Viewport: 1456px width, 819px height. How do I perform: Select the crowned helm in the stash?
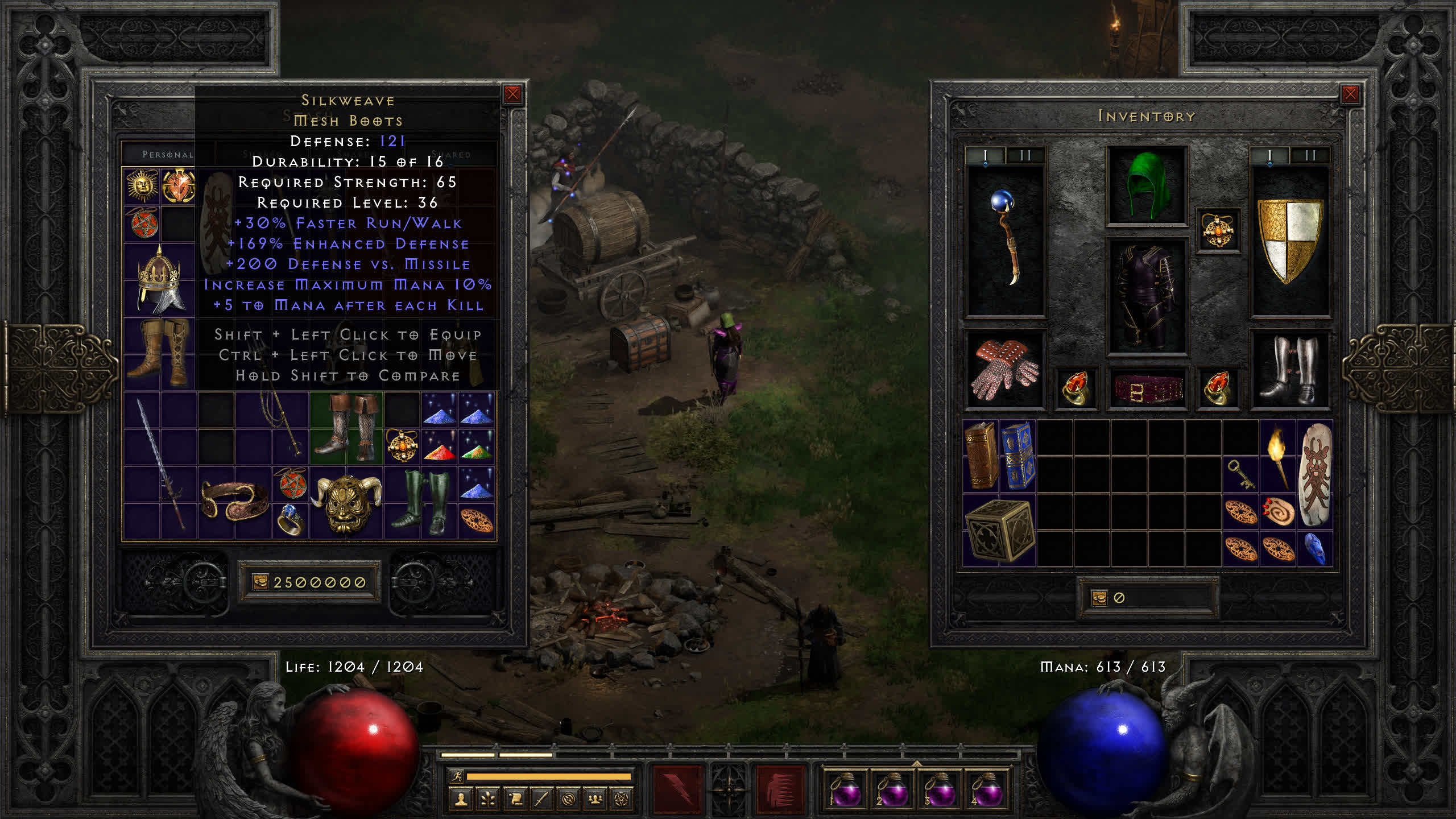tap(160, 280)
